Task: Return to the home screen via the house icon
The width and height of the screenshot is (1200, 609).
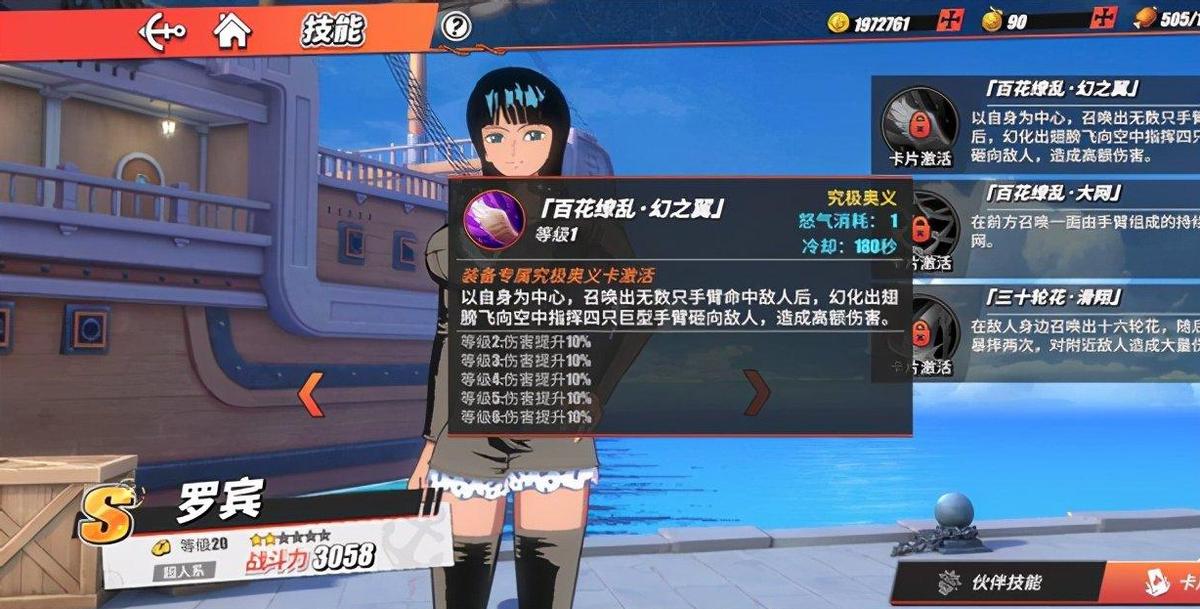Action: (231, 30)
